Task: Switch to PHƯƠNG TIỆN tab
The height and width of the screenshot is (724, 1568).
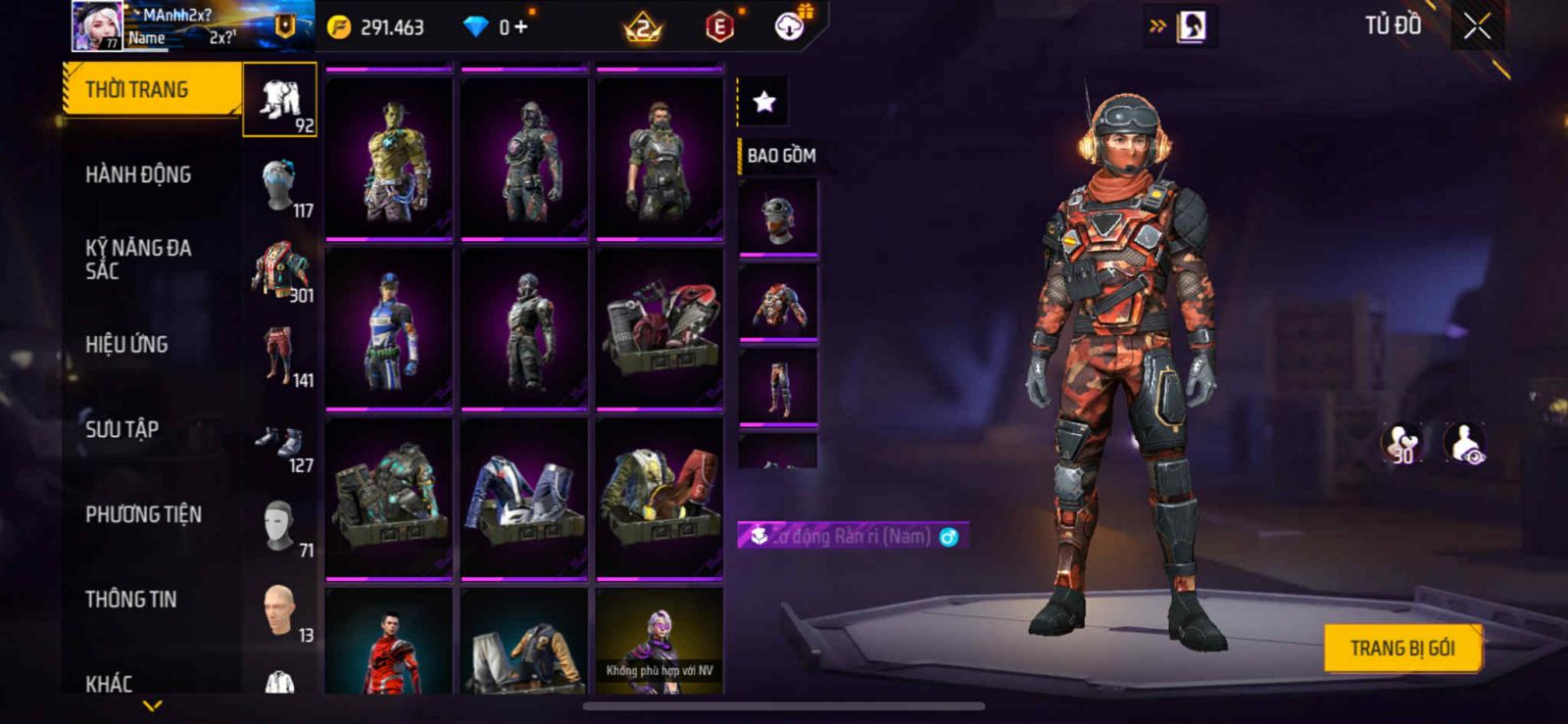Action: tap(143, 514)
